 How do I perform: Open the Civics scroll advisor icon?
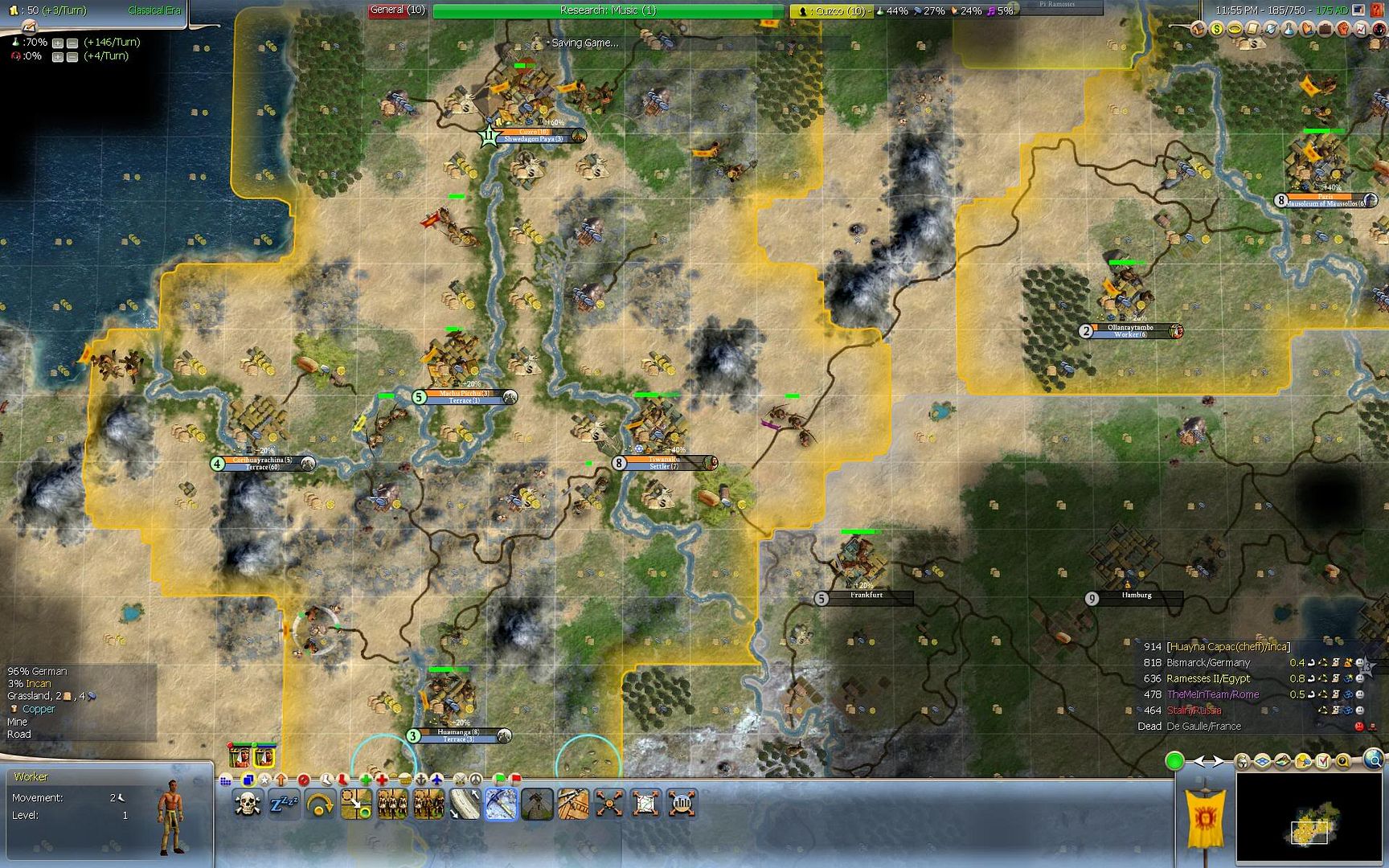click(1252, 30)
